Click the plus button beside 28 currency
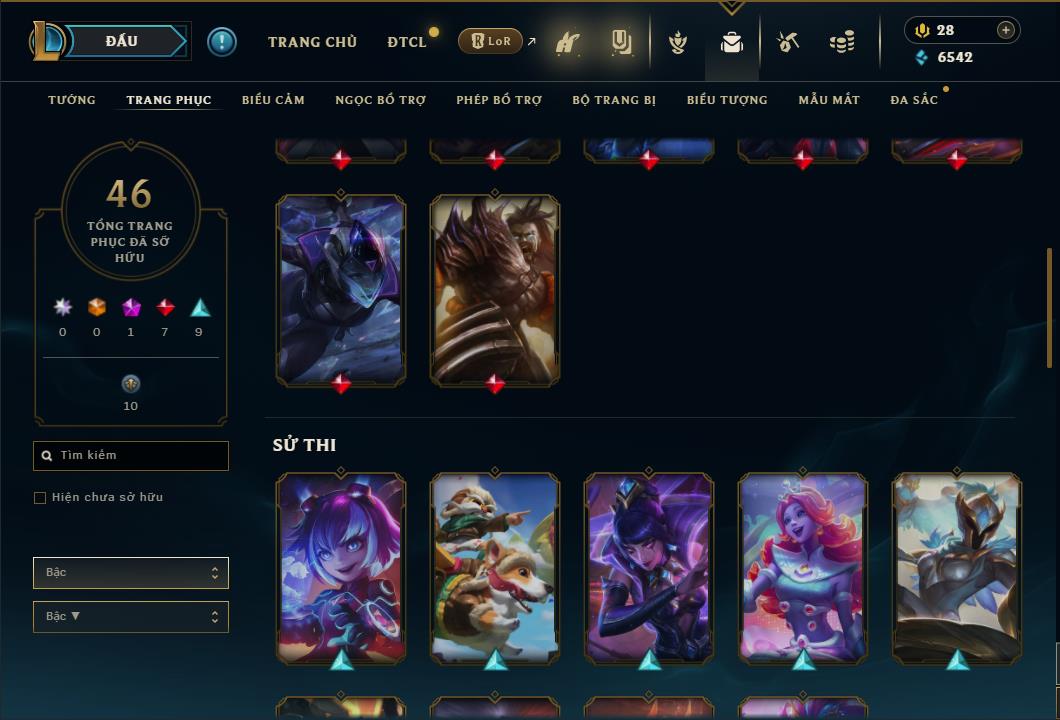This screenshot has height=720, width=1060. (1006, 30)
